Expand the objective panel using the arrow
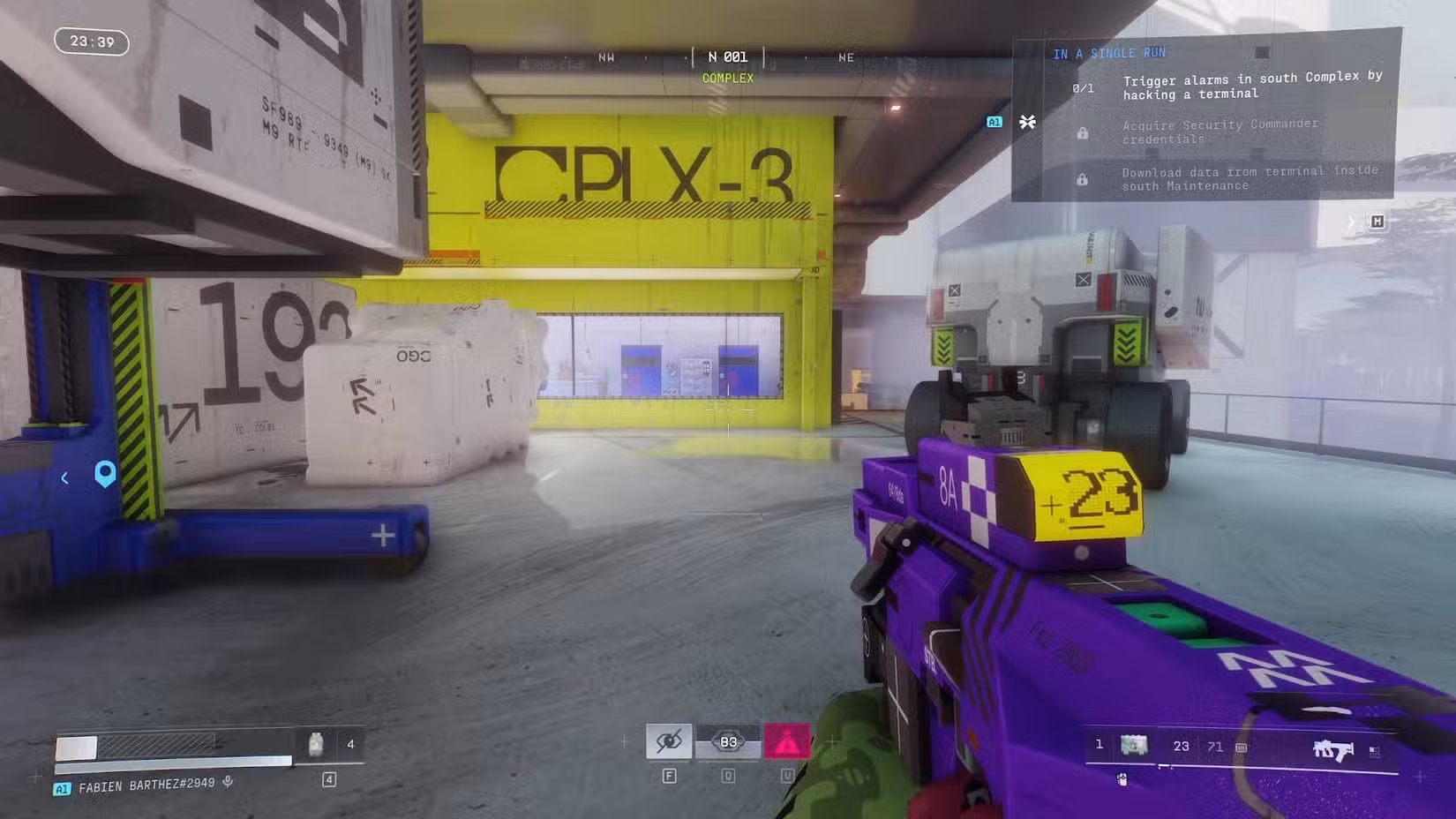The width and height of the screenshot is (1456, 819). click(1350, 222)
